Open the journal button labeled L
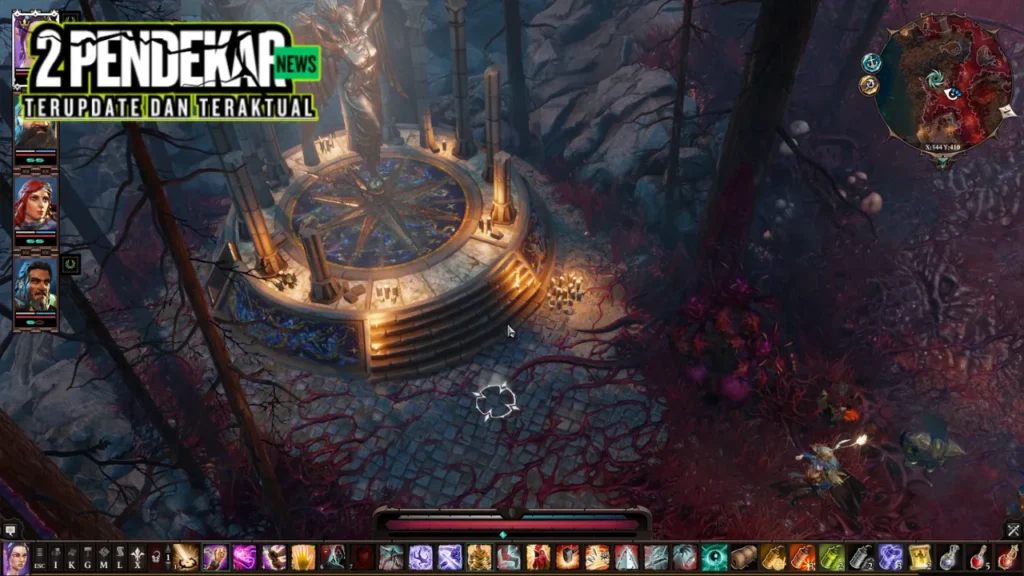 click(120, 557)
